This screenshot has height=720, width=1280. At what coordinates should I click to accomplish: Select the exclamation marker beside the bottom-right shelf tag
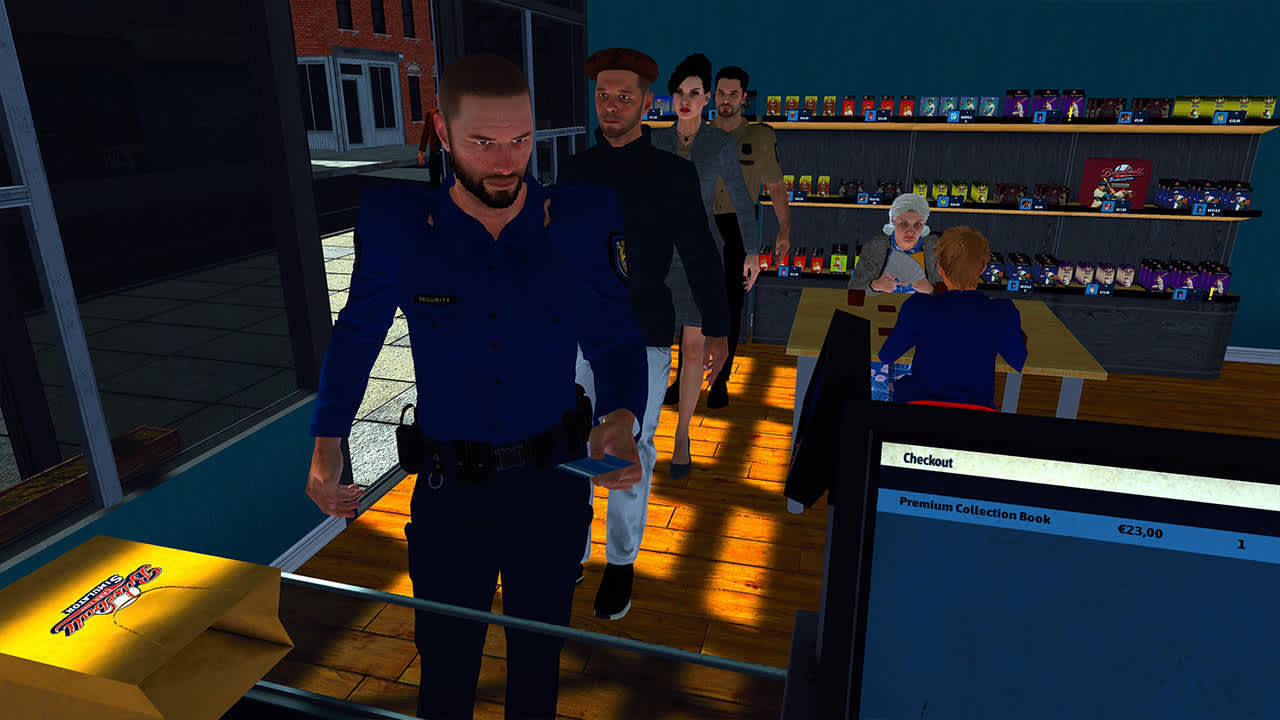pos(1209,294)
